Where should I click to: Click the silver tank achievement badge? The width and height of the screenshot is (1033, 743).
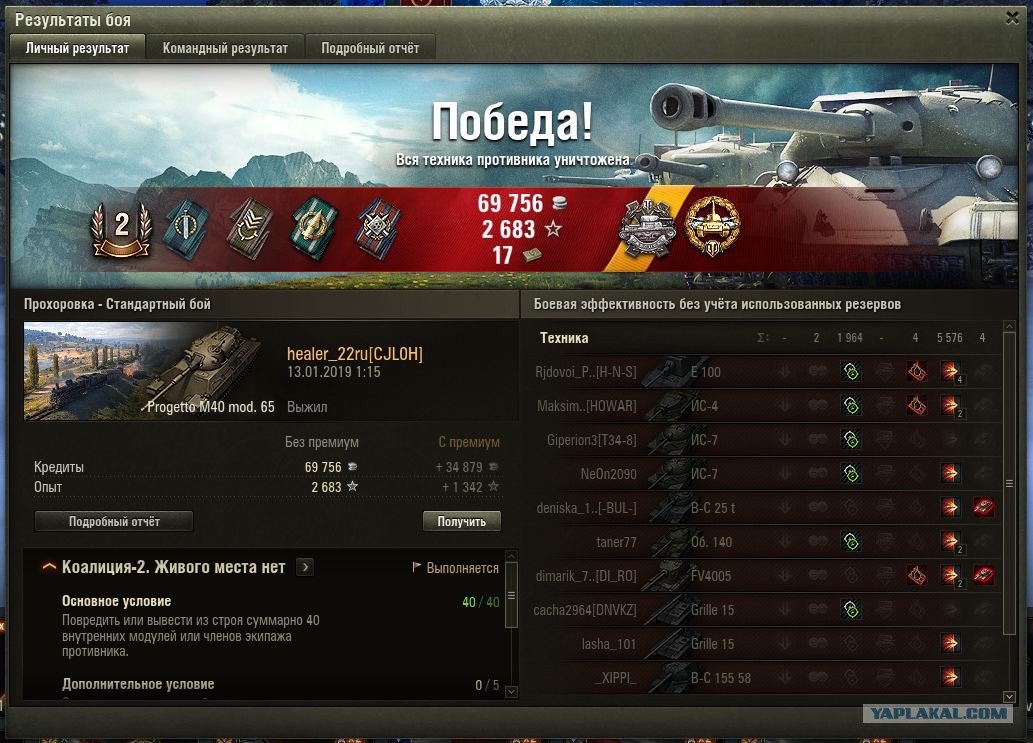[x=648, y=229]
